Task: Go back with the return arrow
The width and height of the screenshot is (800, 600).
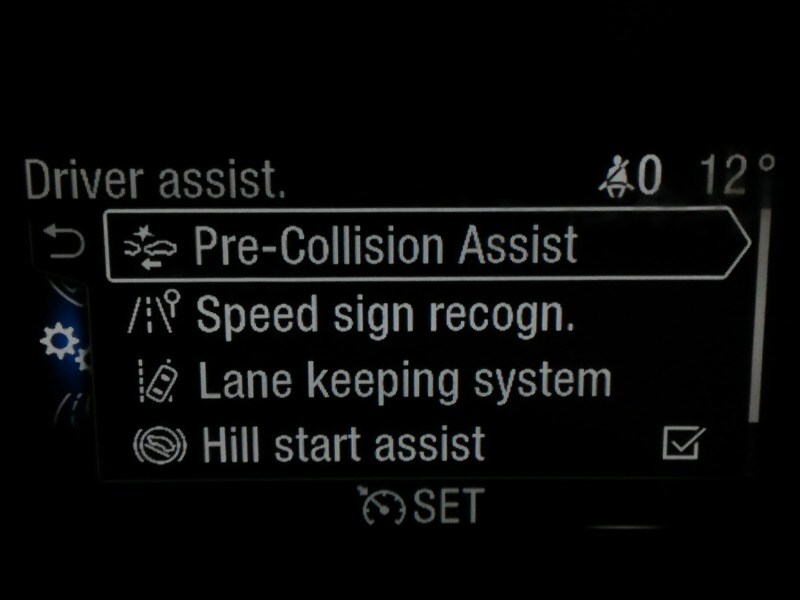Action: point(65,243)
